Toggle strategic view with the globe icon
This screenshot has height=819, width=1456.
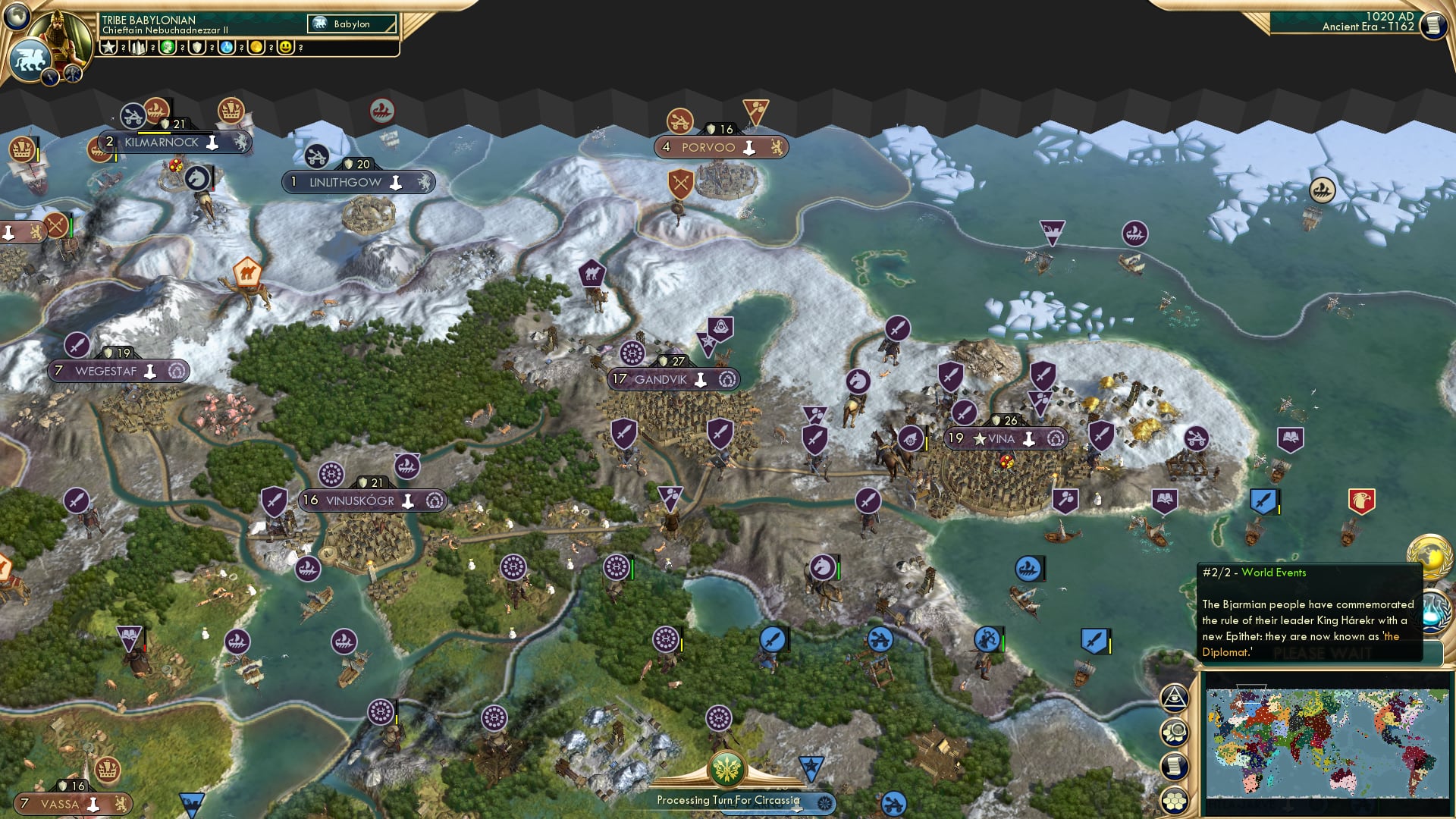(x=17, y=17)
